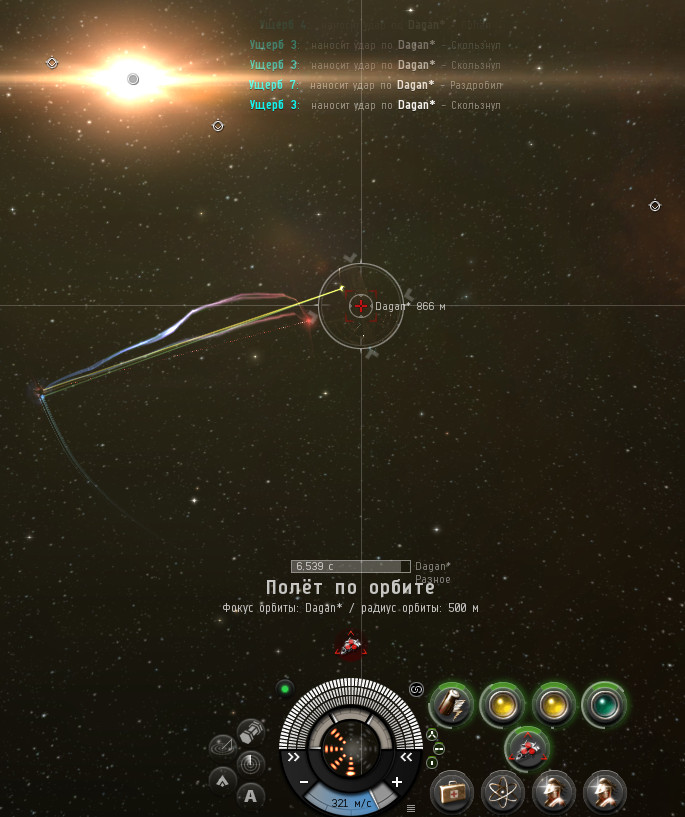Select the sun bracket icon
The height and width of the screenshot is (817, 685).
133,79
